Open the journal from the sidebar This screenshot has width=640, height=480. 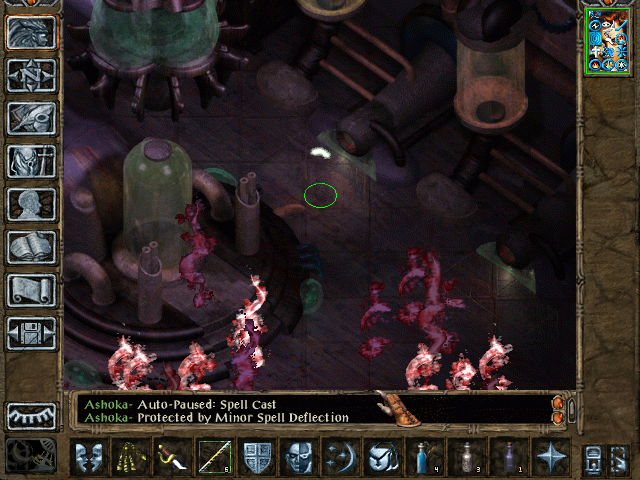(32, 118)
